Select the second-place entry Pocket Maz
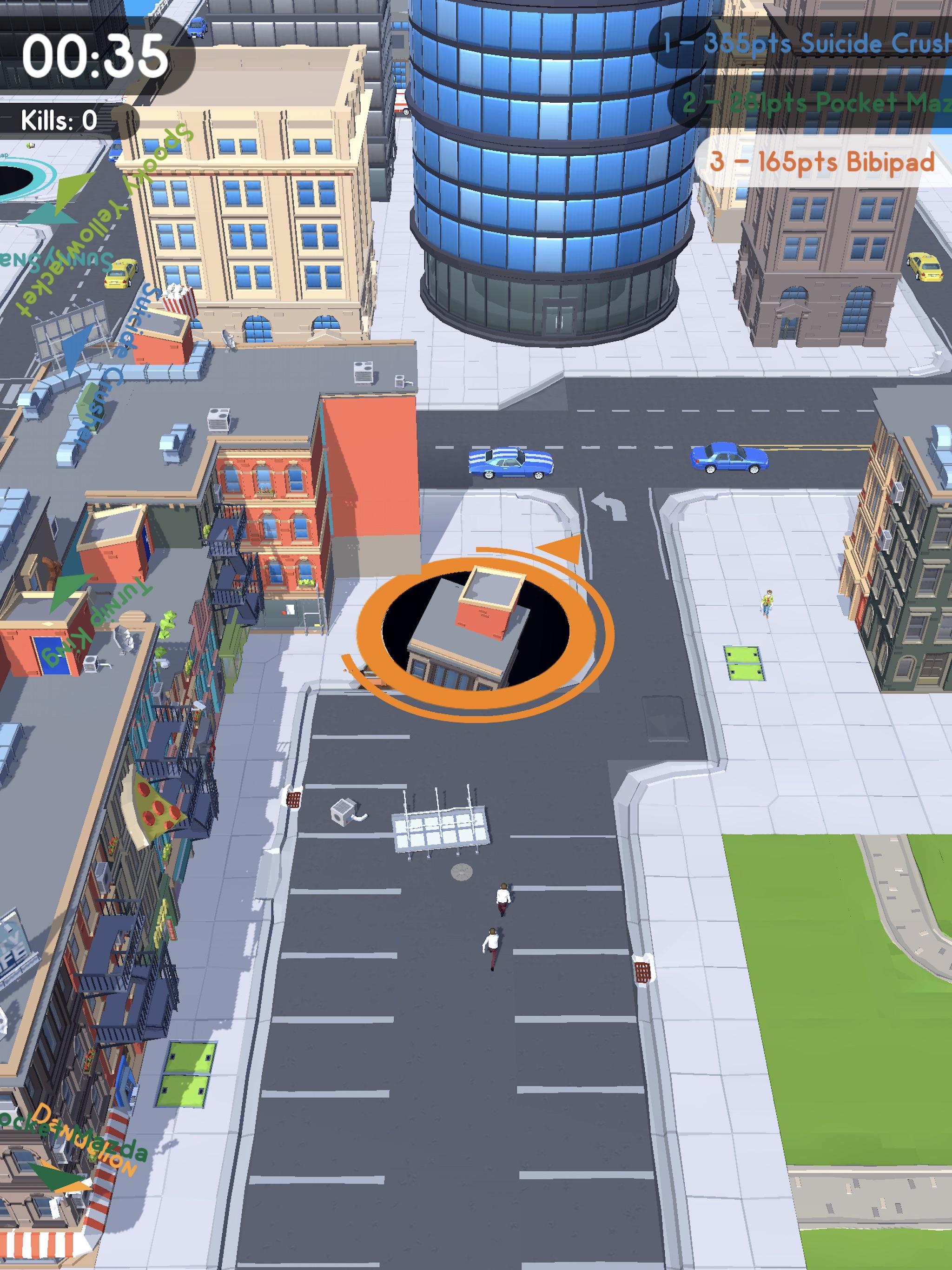Image resolution: width=952 pixels, height=1270 pixels. coord(815,103)
